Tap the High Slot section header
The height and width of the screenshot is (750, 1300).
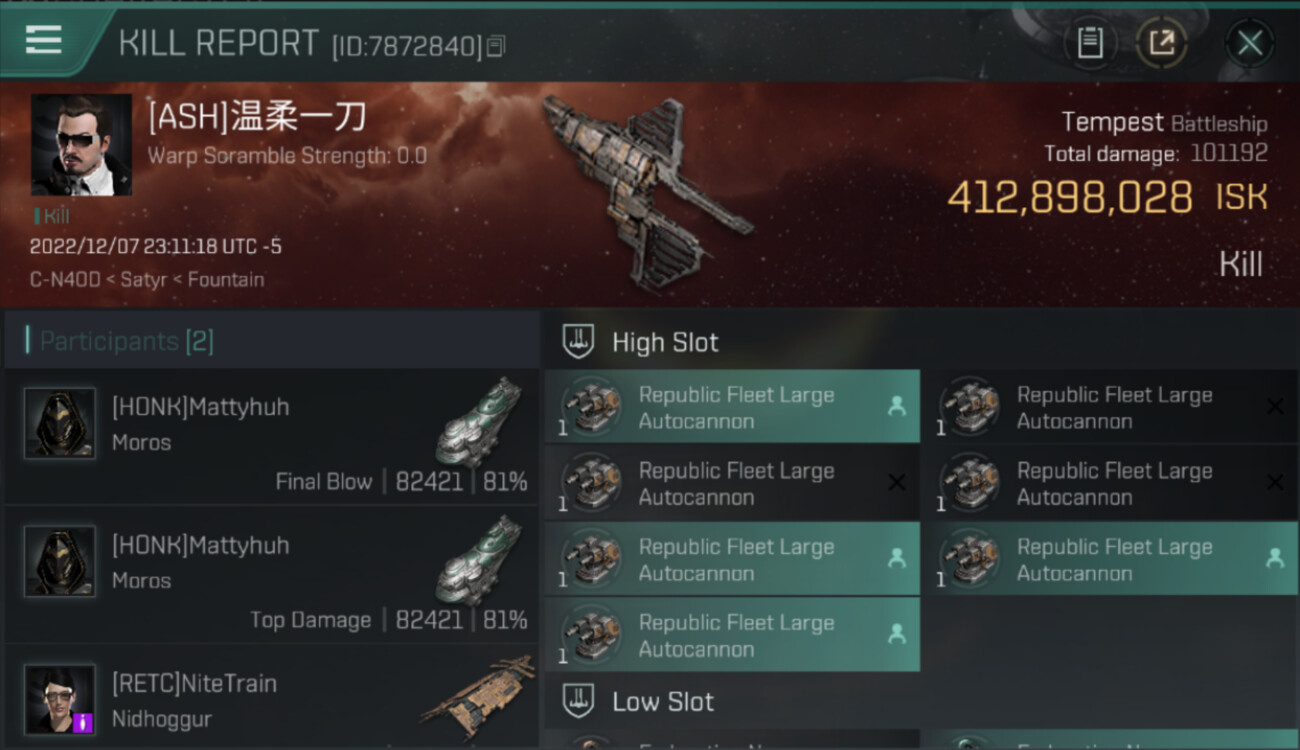[x=665, y=342]
